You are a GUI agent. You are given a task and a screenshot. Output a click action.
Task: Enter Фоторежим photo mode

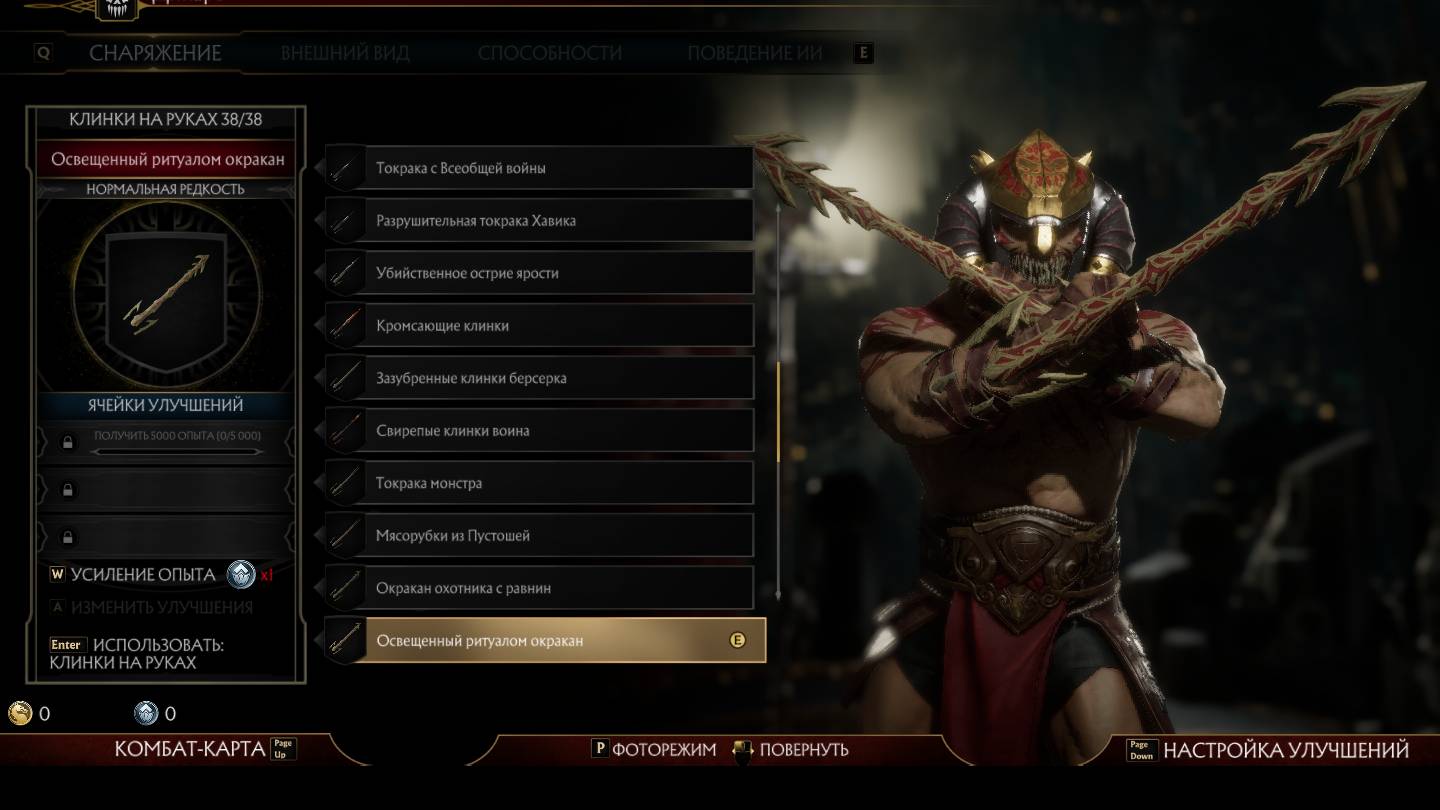click(x=664, y=749)
